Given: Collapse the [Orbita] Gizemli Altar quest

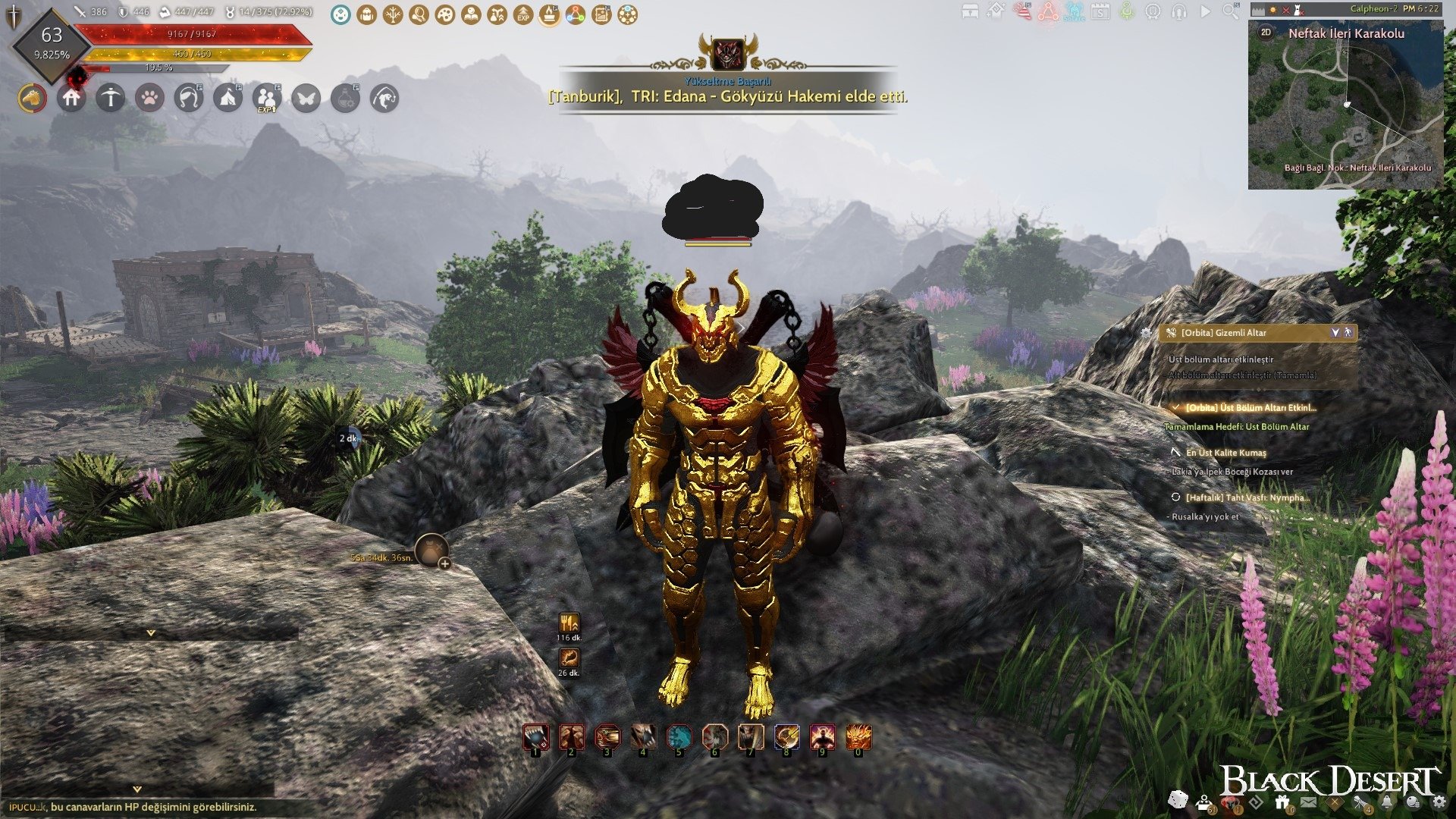Looking at the screenshot, I should tap(1335, 334).
